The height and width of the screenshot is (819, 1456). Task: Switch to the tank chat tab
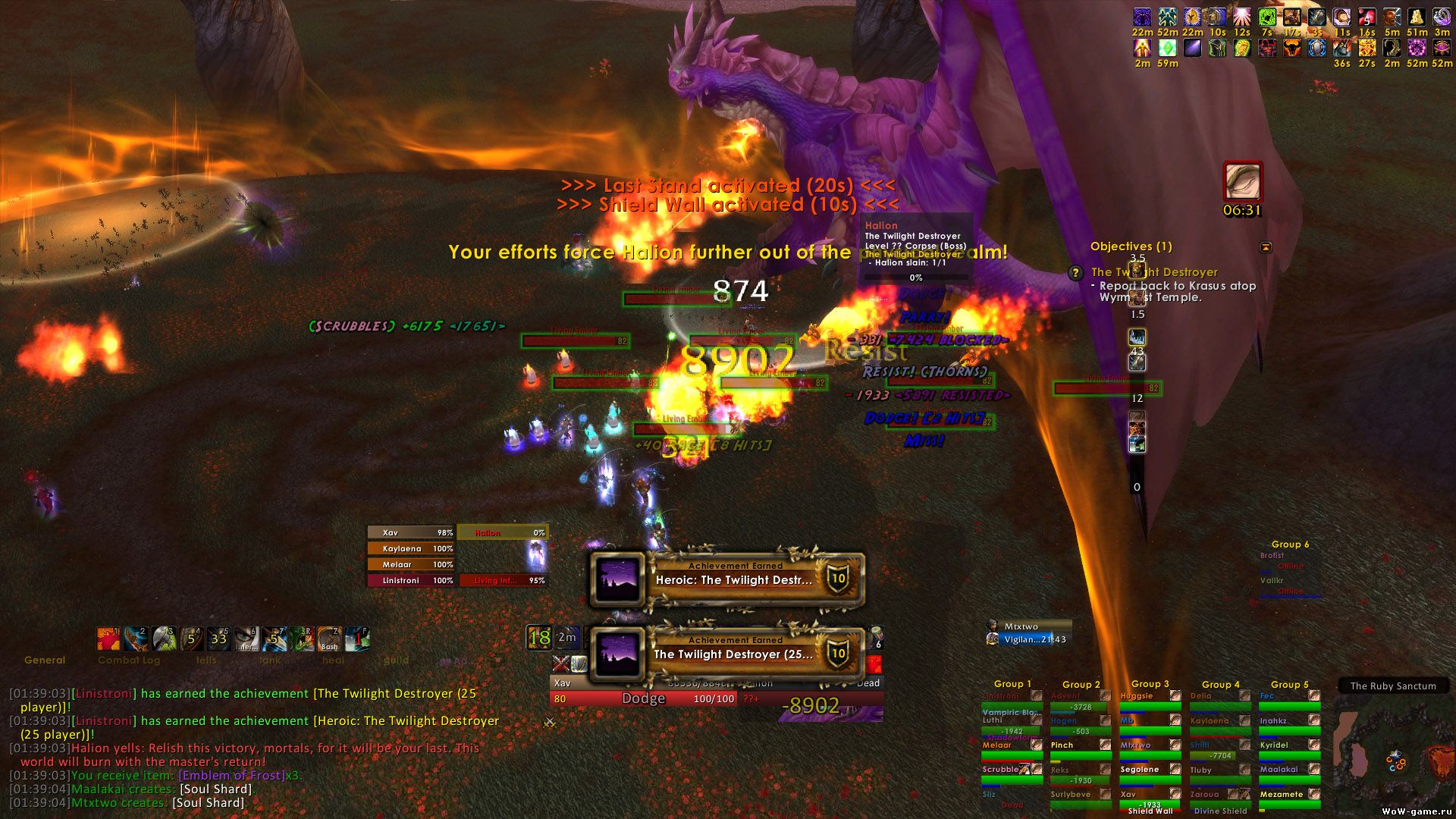(x=270, y=661)
